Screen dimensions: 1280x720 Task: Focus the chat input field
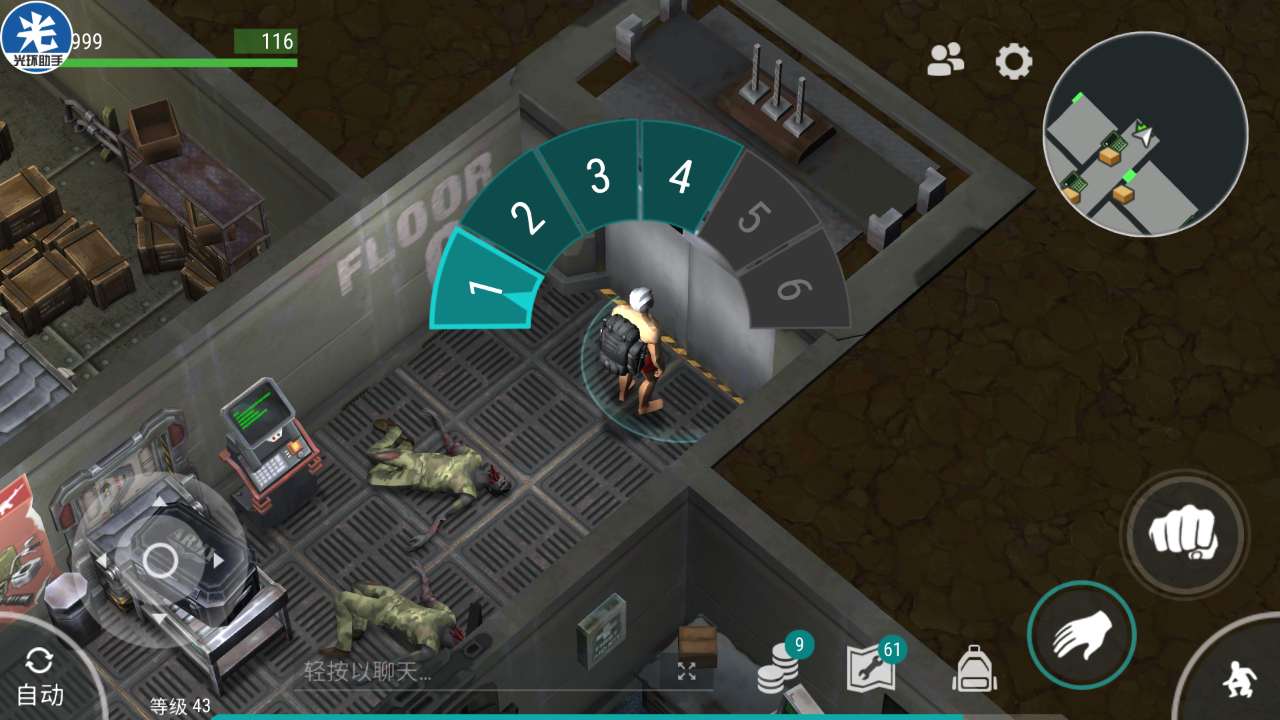point(480,672)
